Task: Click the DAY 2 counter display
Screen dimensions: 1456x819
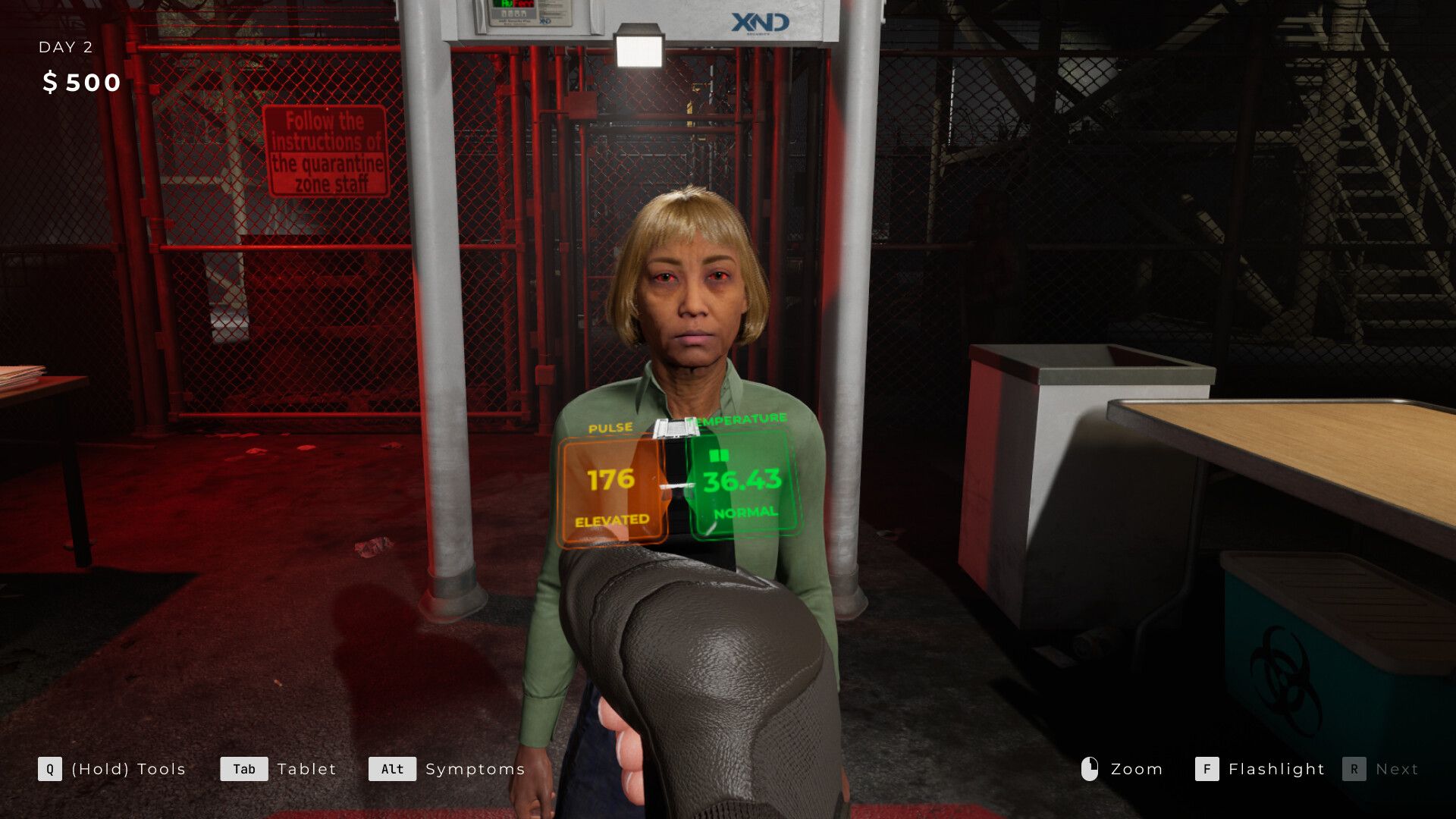Action: point(65,47)
